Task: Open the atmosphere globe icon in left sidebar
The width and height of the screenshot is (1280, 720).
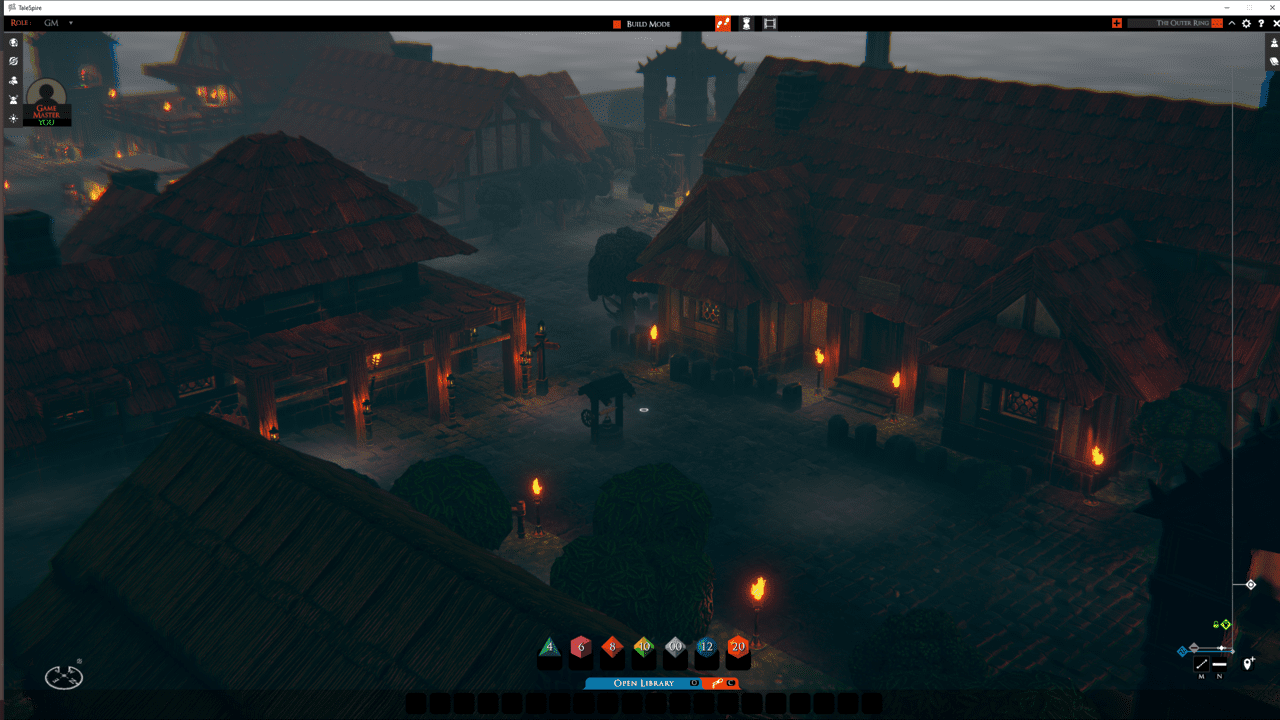Action: pos(12,42)
